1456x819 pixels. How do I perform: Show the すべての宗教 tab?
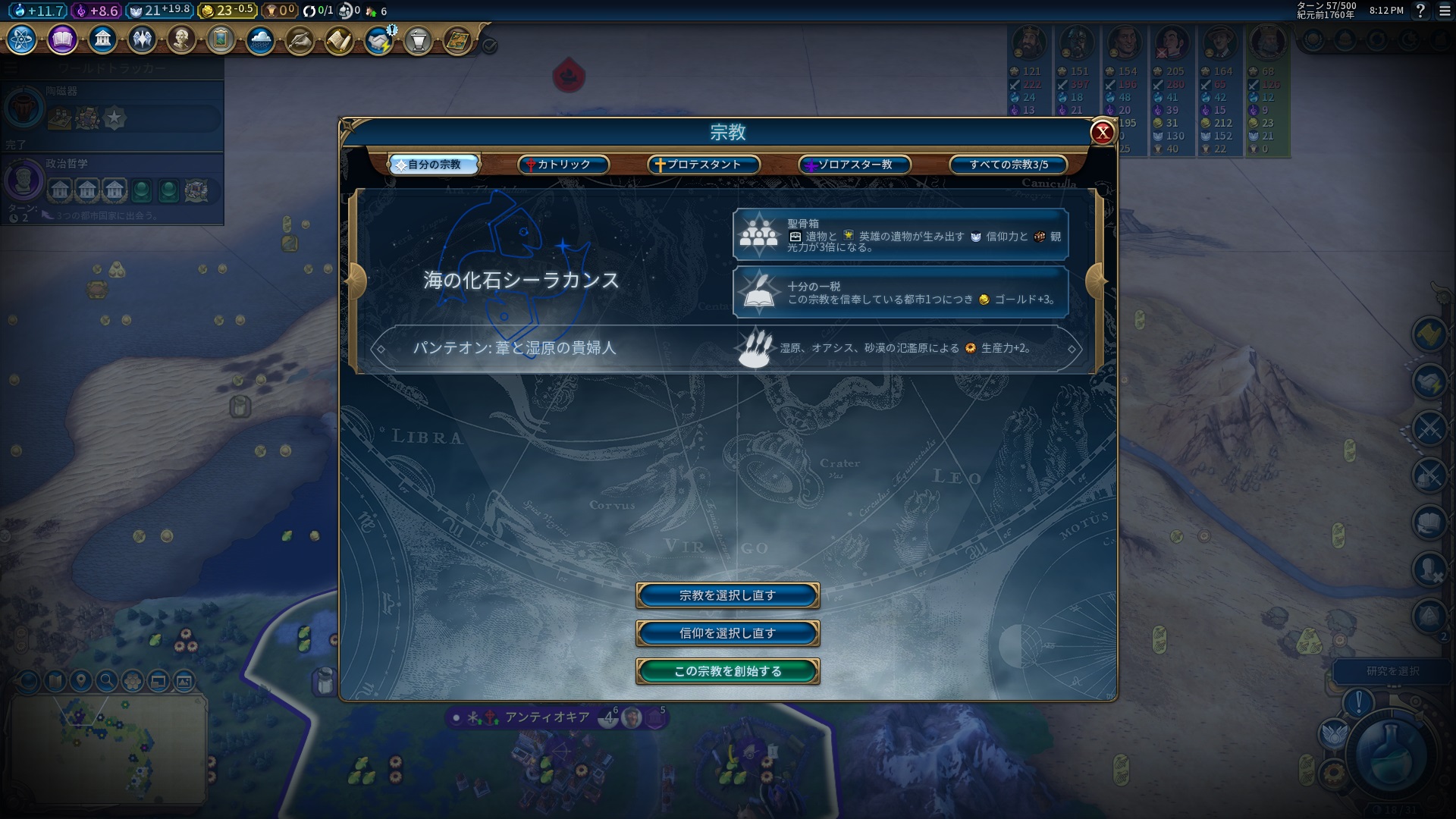click(1008, 165)
